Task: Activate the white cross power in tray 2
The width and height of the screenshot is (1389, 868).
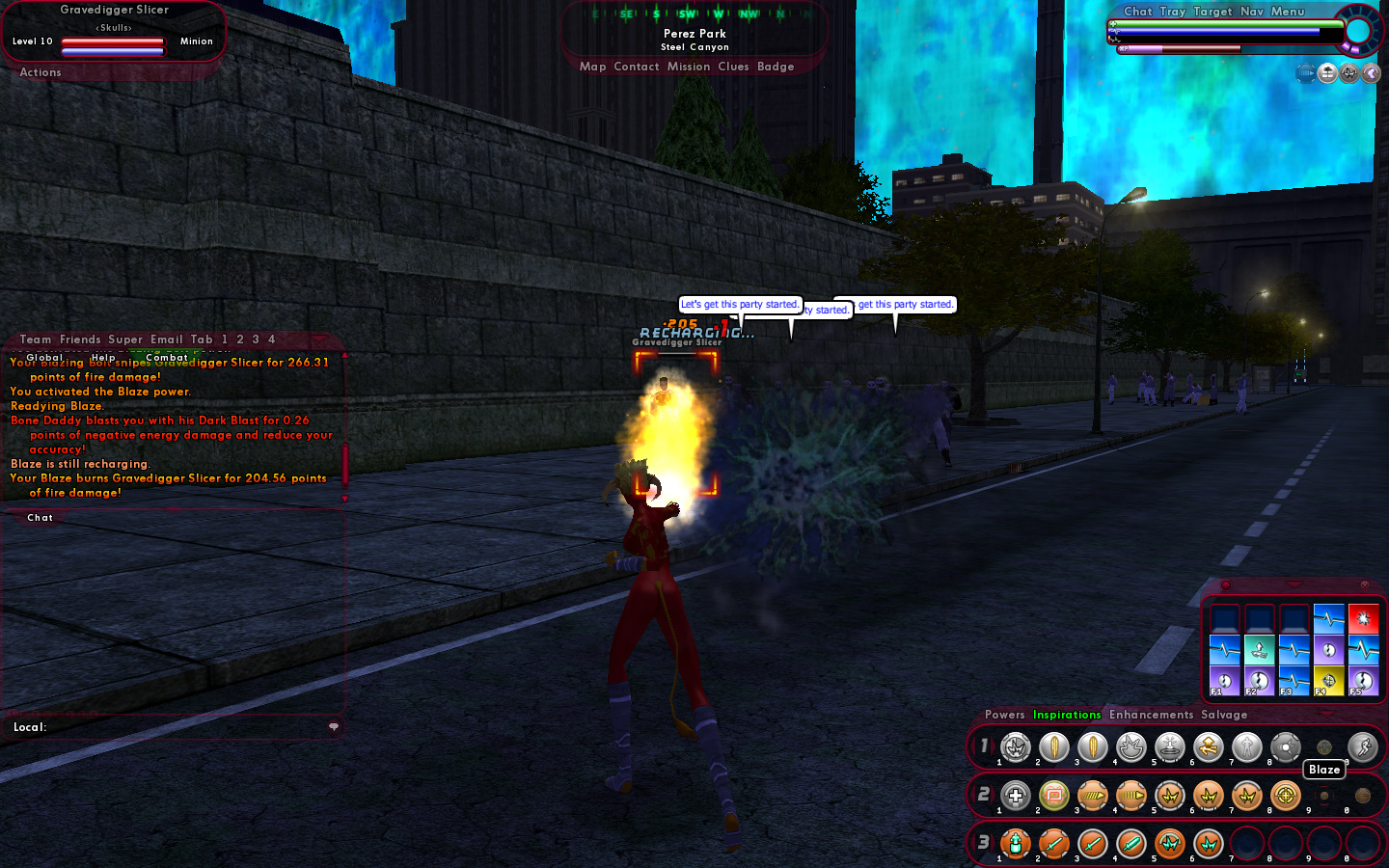Action: tap(1016, 796)
